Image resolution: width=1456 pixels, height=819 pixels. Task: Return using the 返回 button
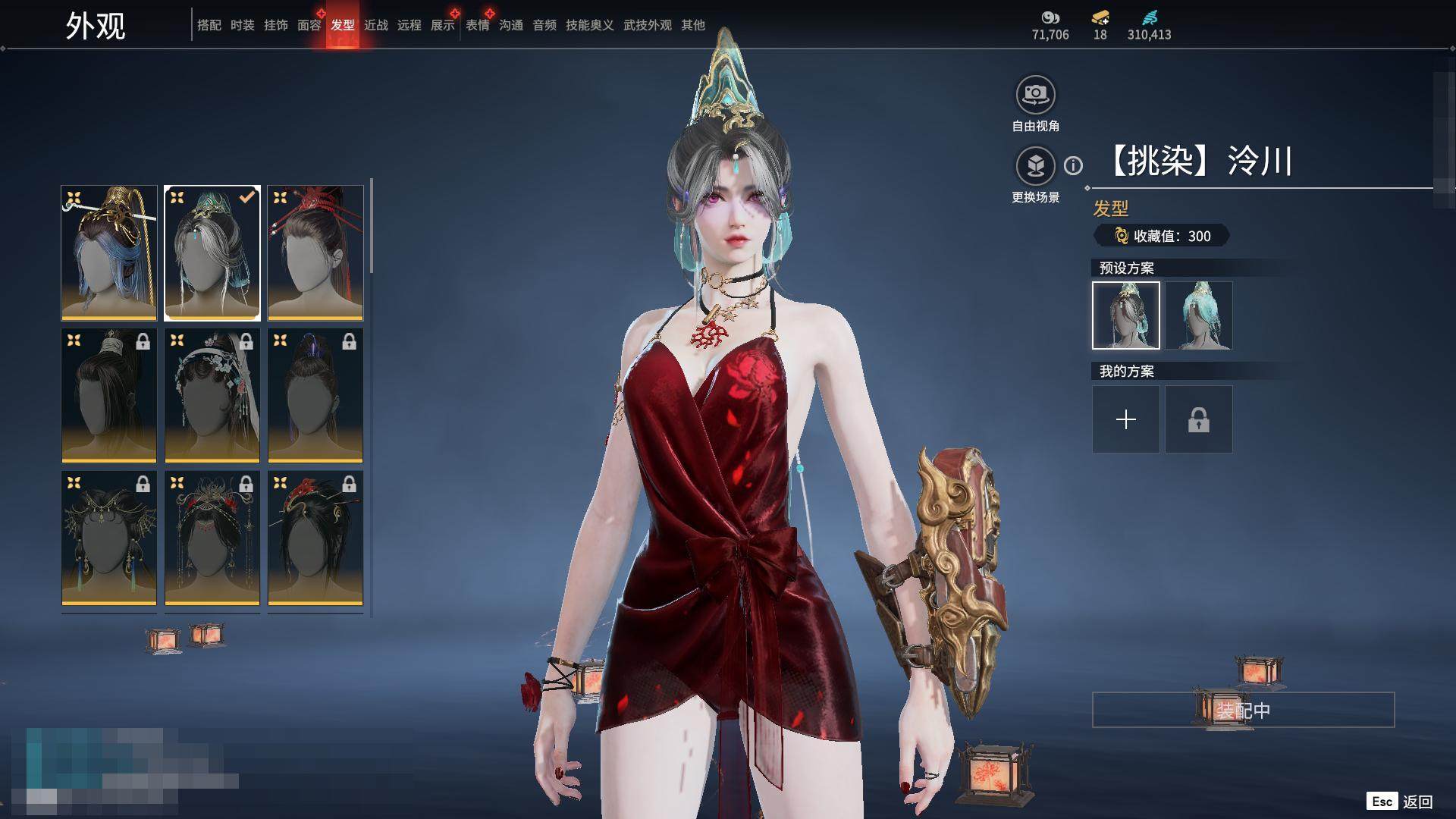pos(1417,802)
